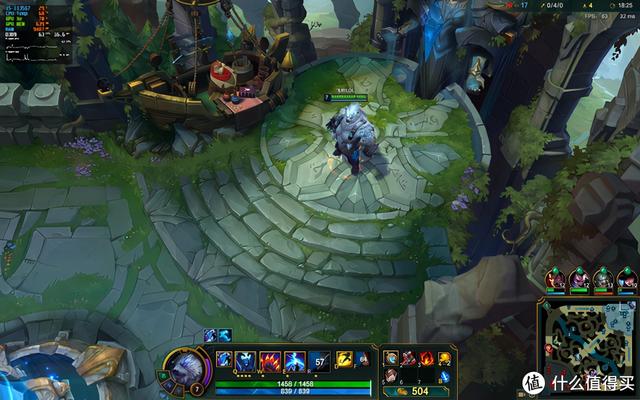Use the red flame item slot
The width and height of the screenshot is (640, 400).
(425, 358)
